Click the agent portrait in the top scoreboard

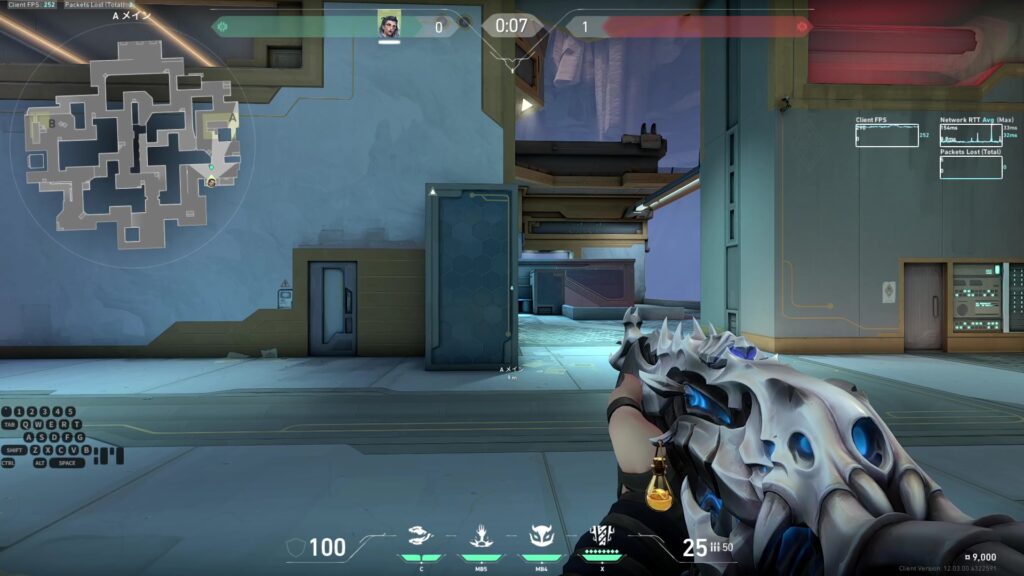(x=389, y=25)
